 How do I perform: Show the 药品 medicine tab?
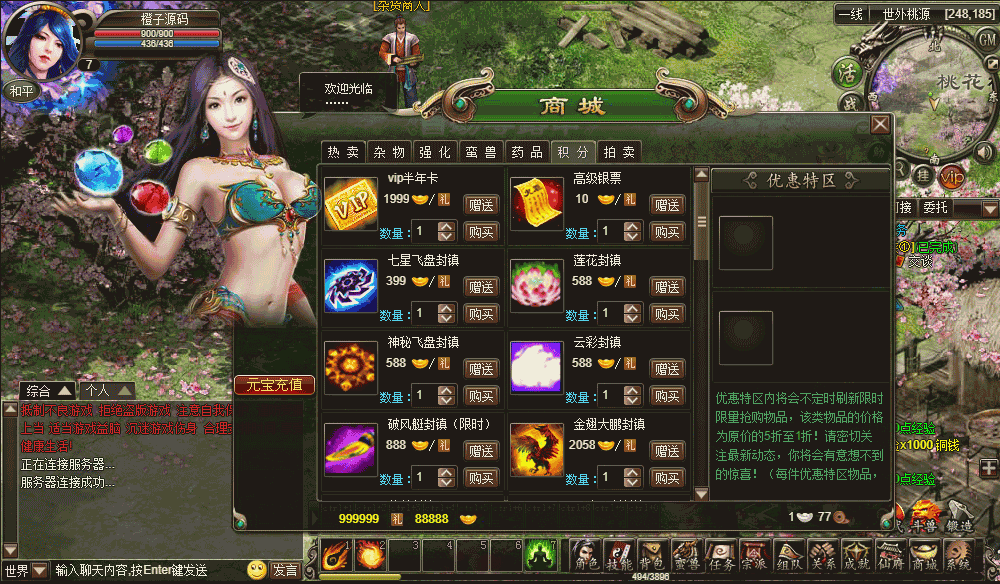(x=527, y=152)
